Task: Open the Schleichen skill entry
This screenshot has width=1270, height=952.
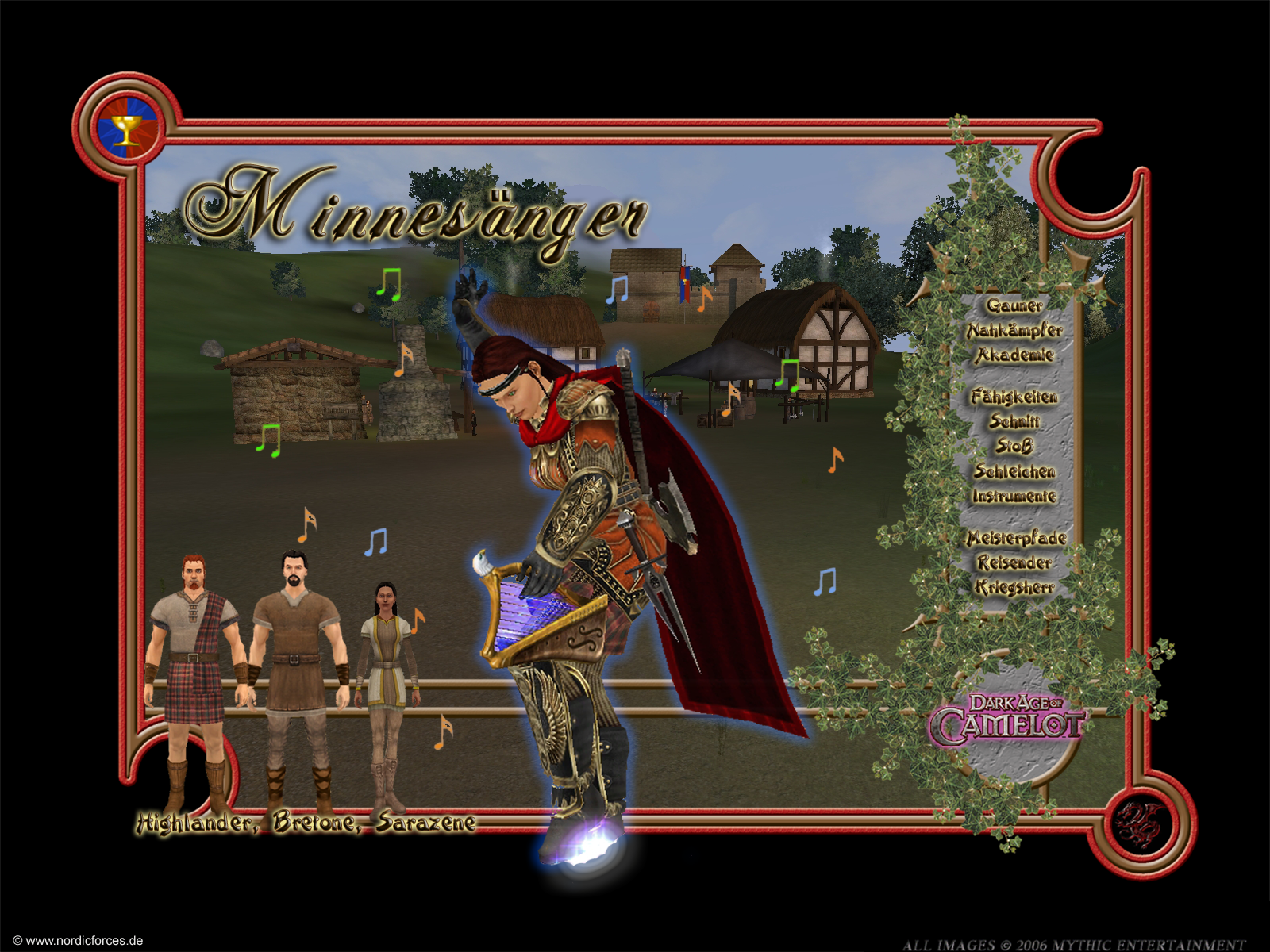Action: point(1014,471)
